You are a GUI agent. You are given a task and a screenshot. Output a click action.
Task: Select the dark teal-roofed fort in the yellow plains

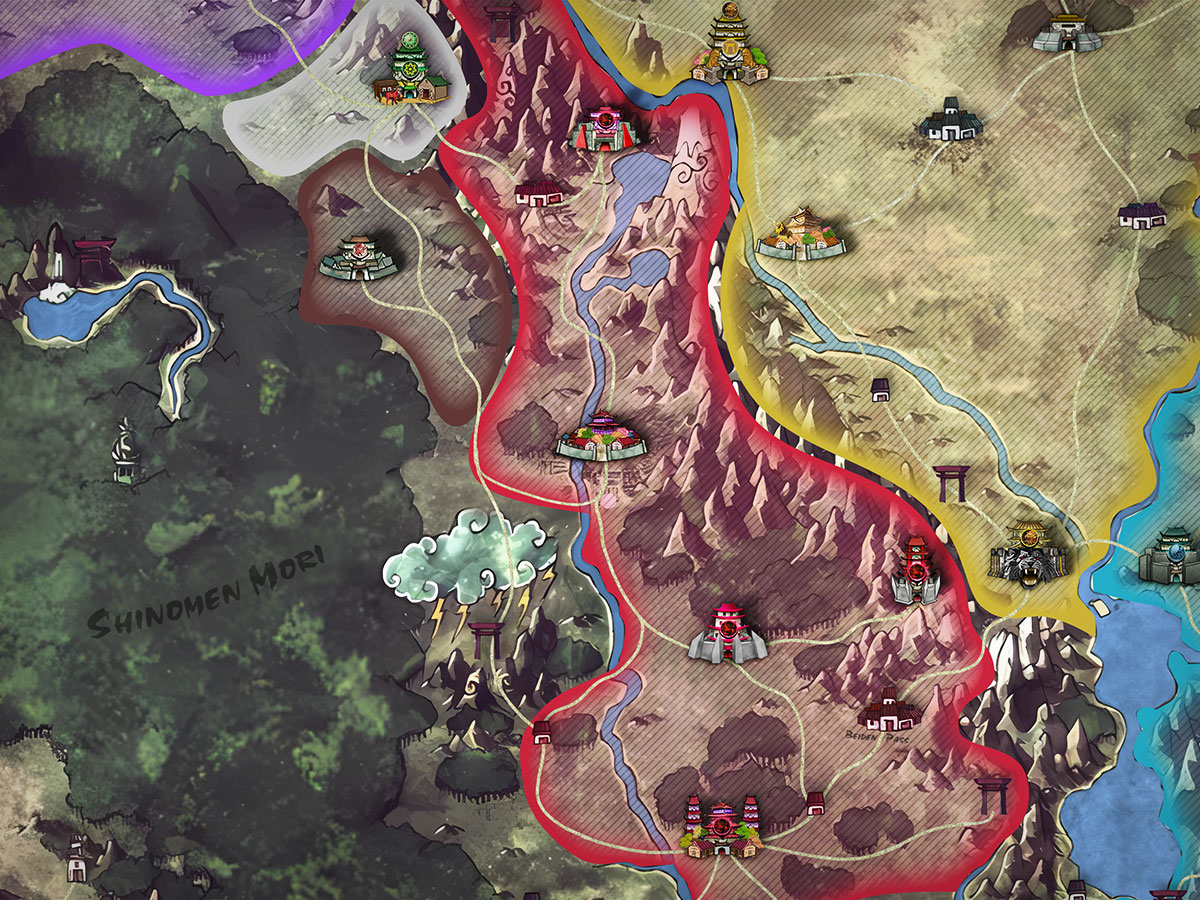coord(950,120)
